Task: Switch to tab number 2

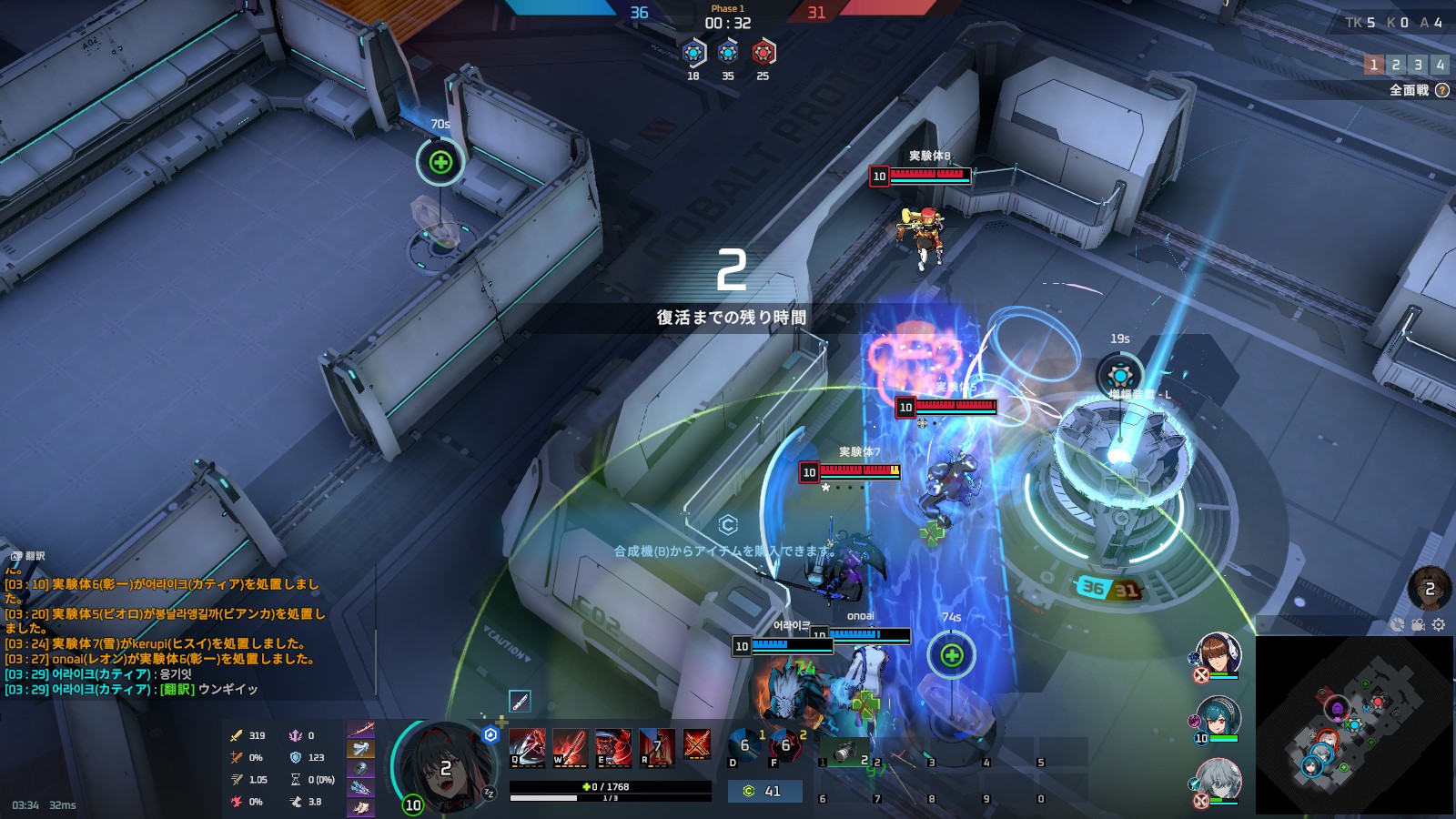Action: (1396, 65)
